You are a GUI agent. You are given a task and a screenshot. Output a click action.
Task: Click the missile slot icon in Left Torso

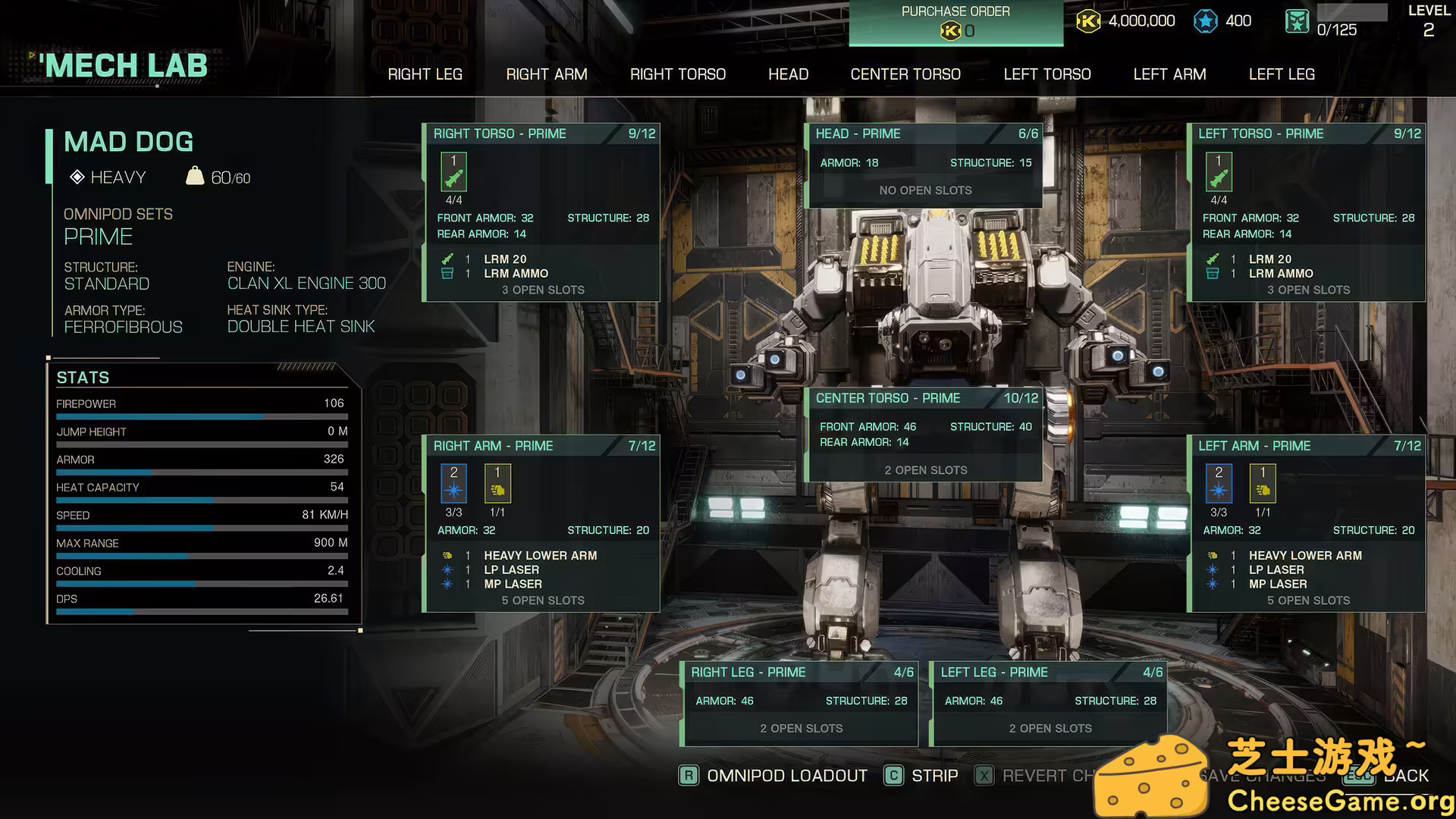point(1218,171)
